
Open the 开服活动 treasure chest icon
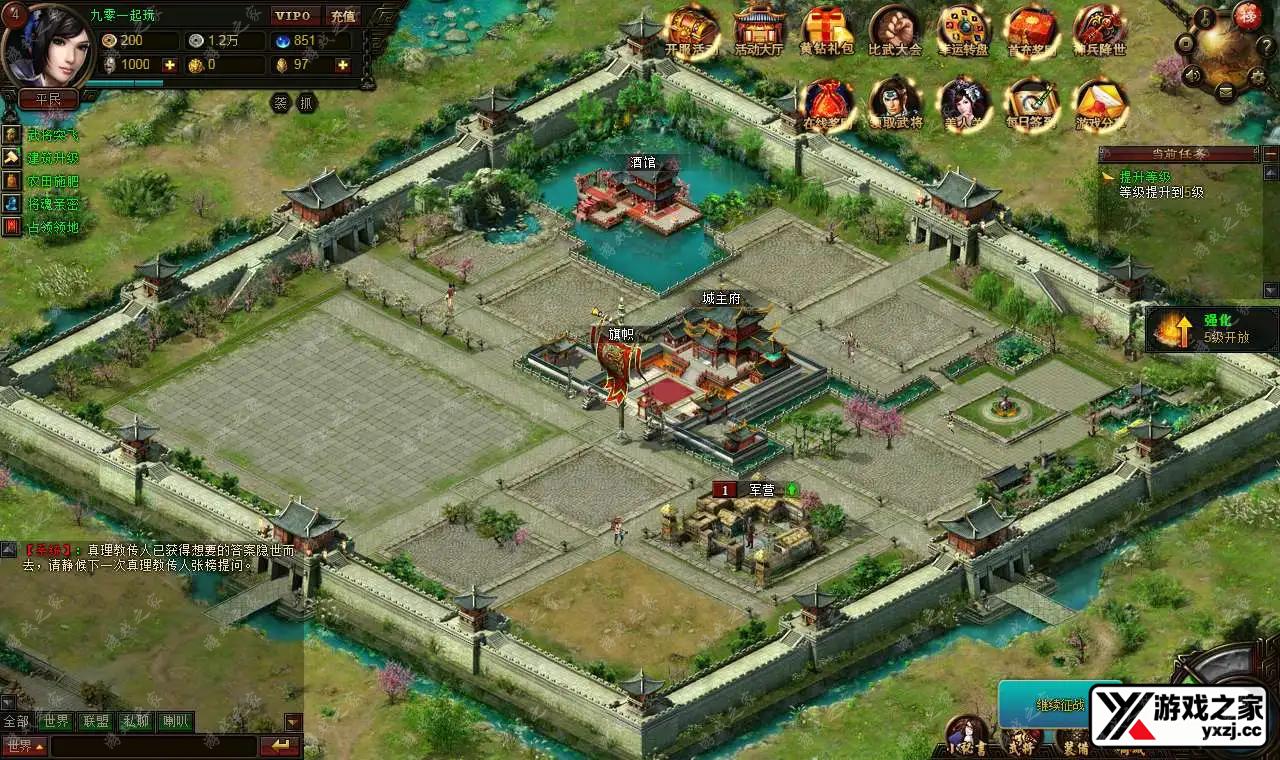pos(691,30)
